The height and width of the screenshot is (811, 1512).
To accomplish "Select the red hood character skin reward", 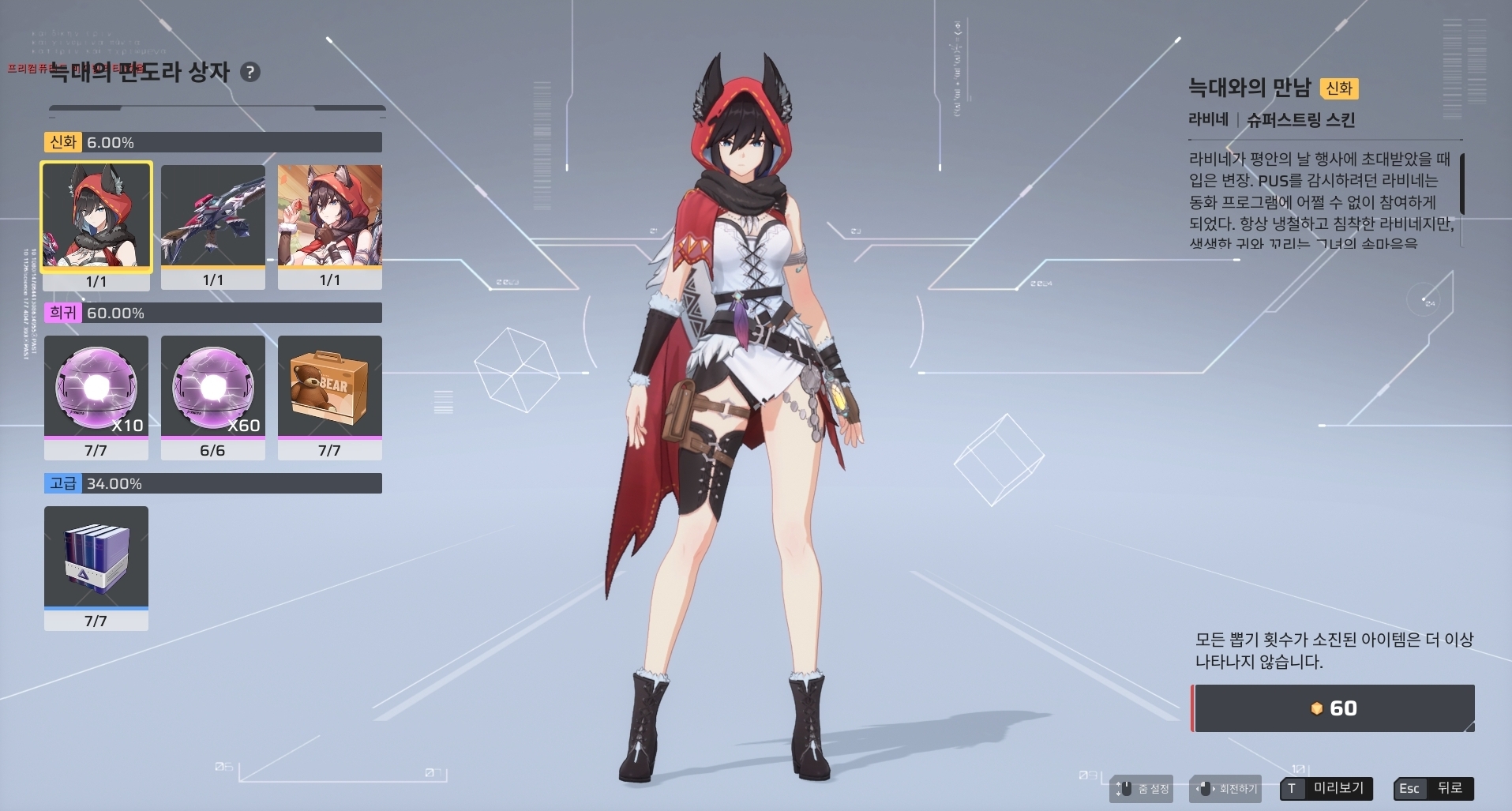I will pyautogui.click(x=96, y=216).
